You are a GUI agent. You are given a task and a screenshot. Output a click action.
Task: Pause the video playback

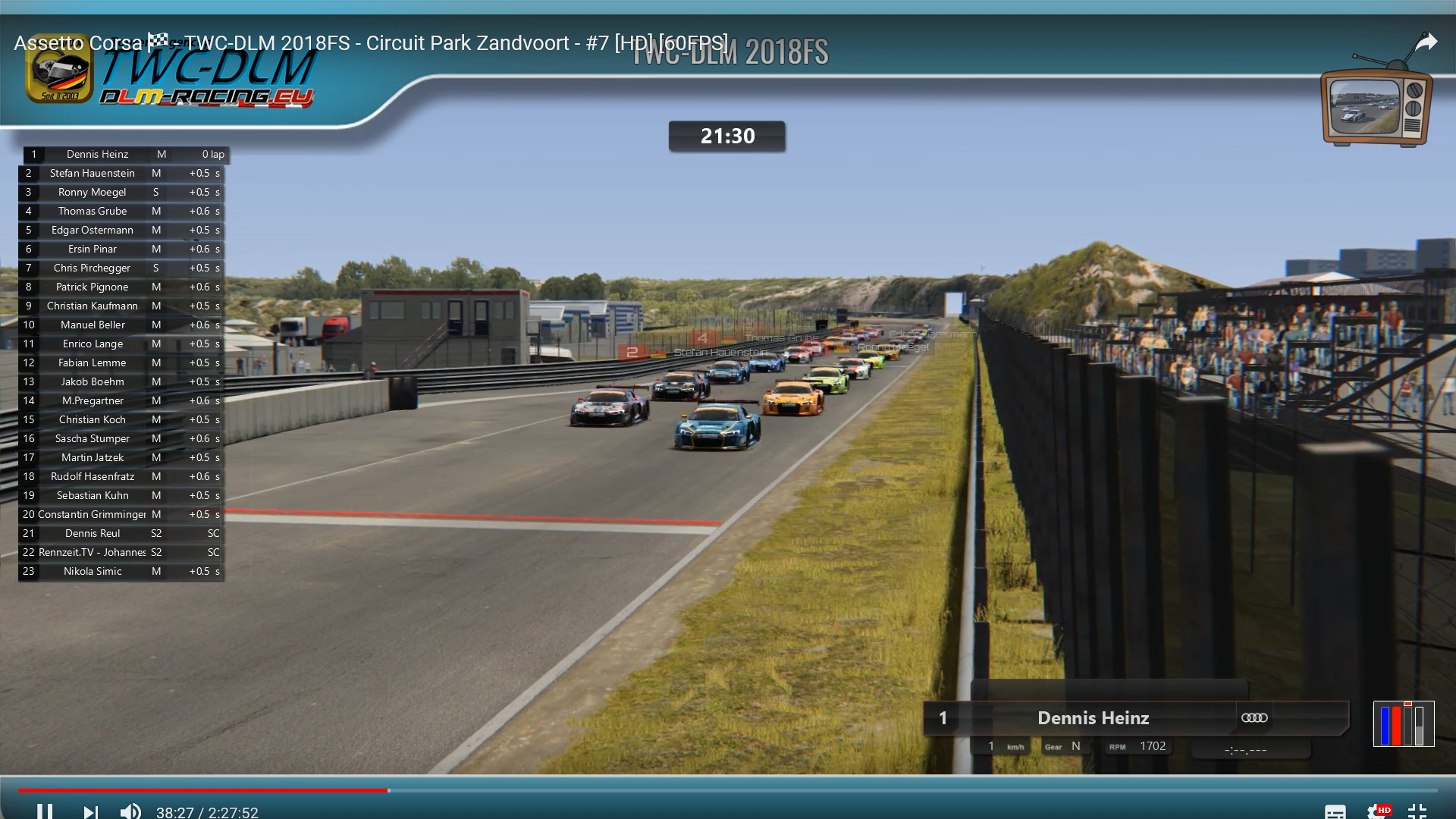45,811
